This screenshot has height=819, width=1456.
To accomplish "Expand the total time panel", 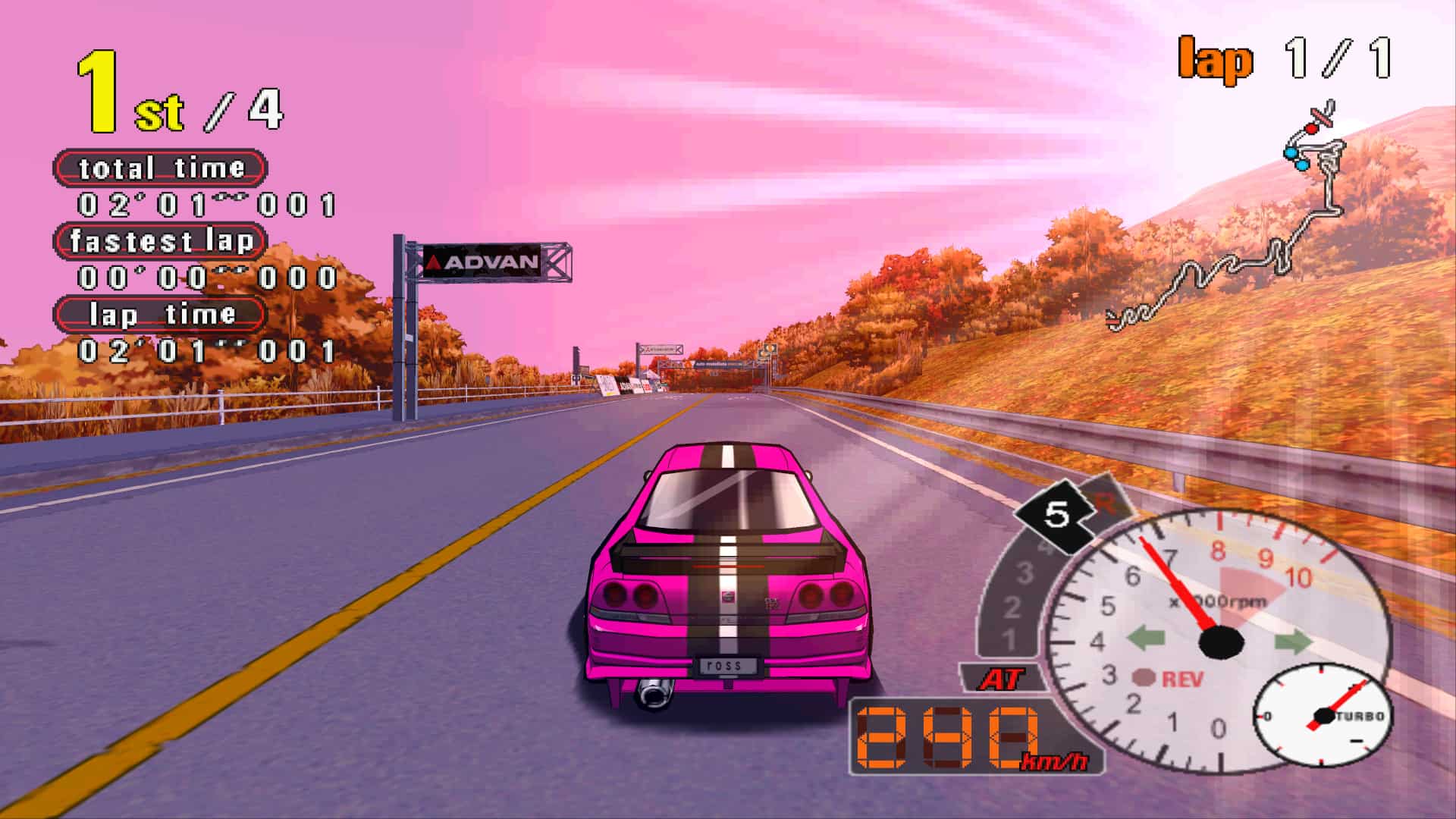I will [x=162, y=168].
